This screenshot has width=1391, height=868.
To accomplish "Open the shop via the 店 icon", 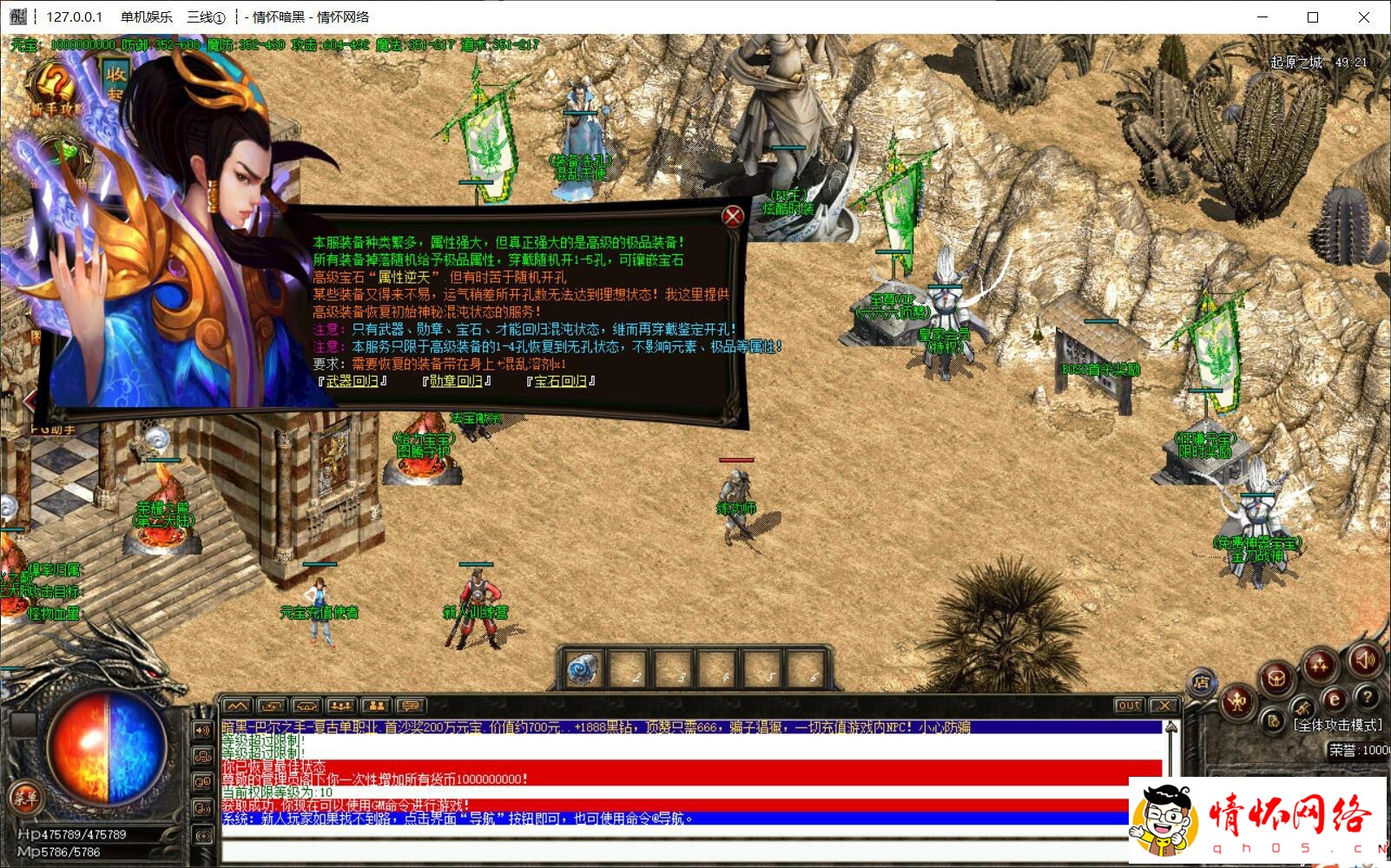I will 1202,682.
